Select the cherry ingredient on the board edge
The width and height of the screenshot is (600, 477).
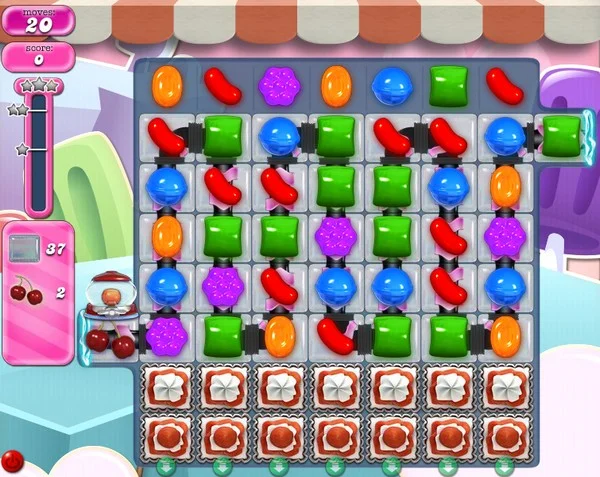(x=110, y=341)
